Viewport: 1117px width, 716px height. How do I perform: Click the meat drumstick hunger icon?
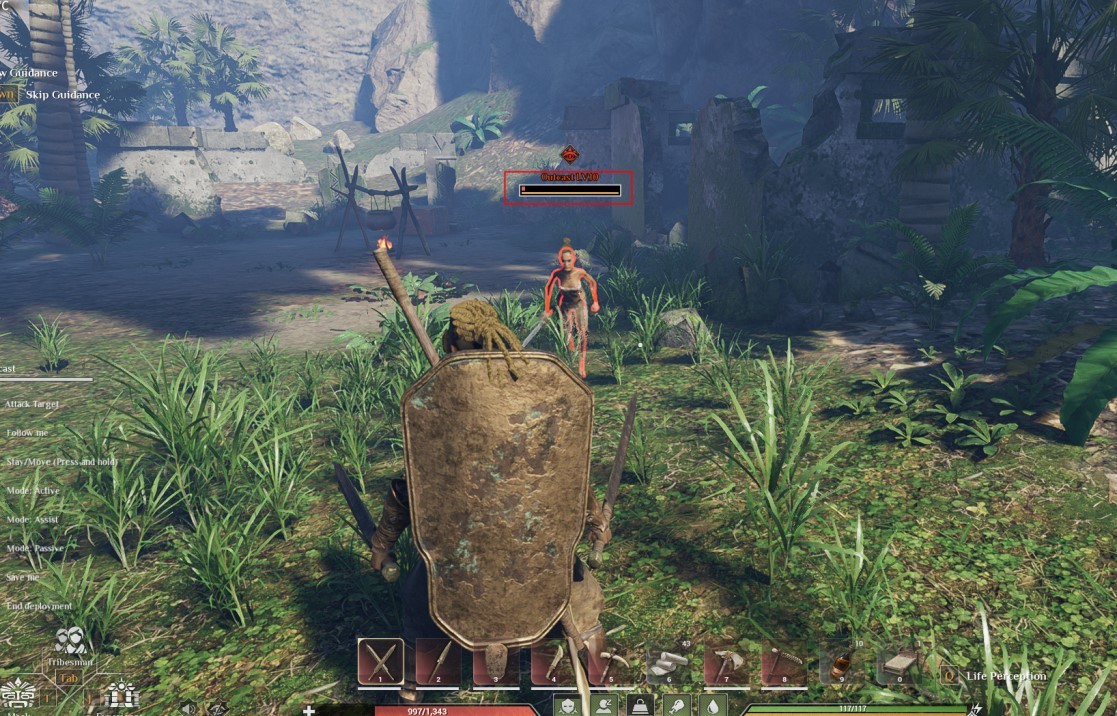pos(676,706)
